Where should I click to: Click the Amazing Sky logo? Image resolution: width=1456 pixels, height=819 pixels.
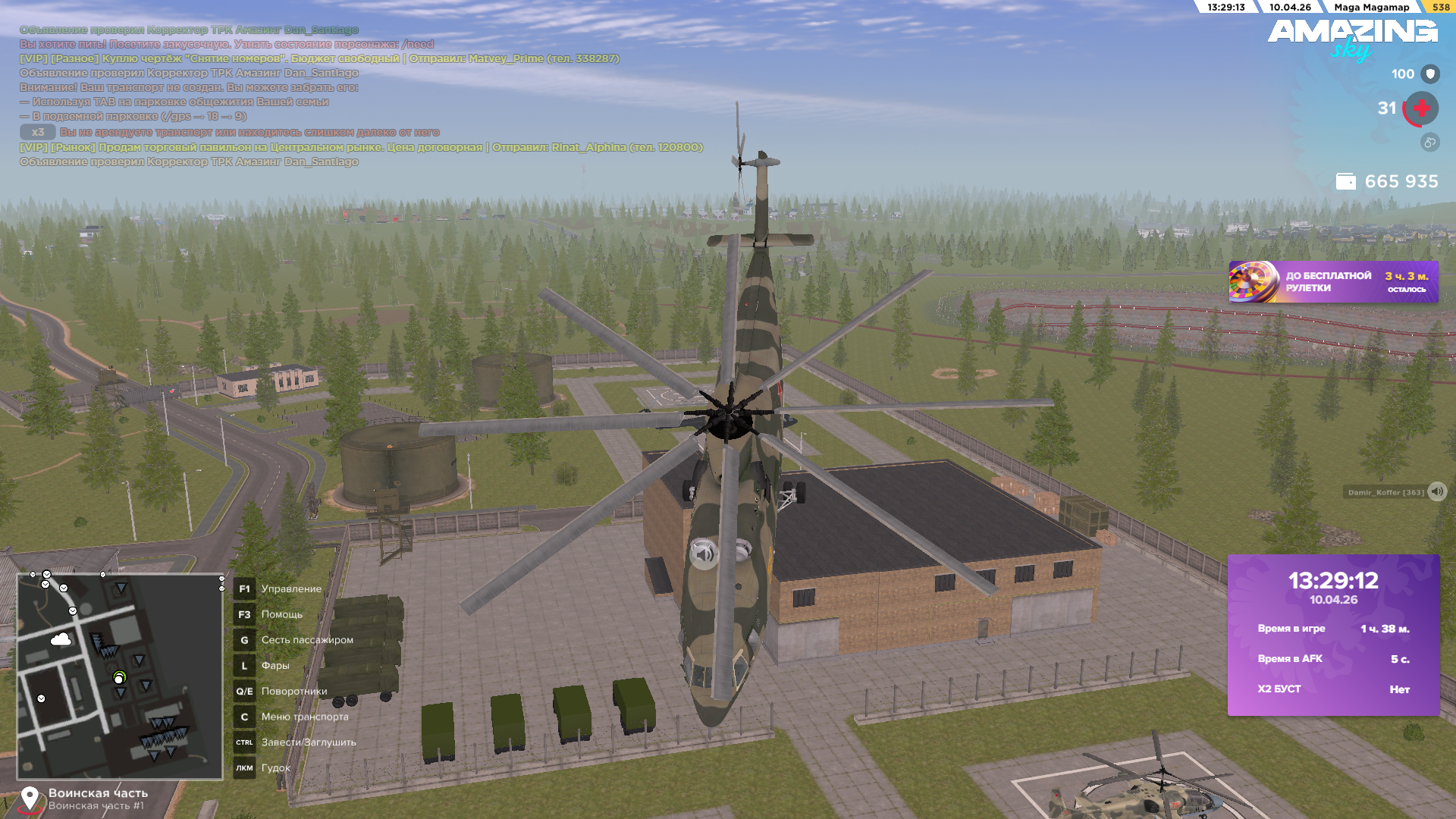point(1352,38)
